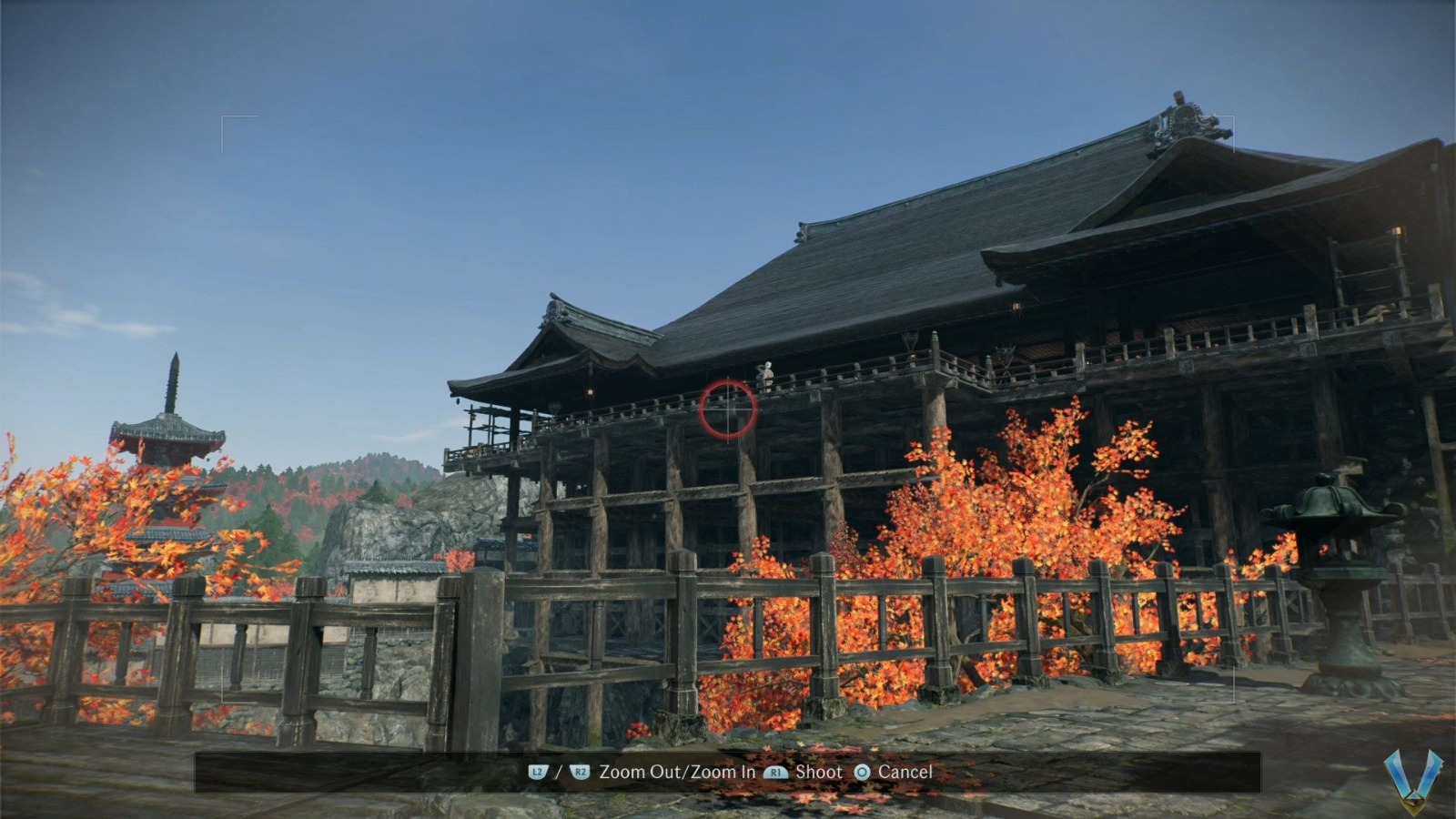Click the circle Cancel button icon

[x=863, y=772]
